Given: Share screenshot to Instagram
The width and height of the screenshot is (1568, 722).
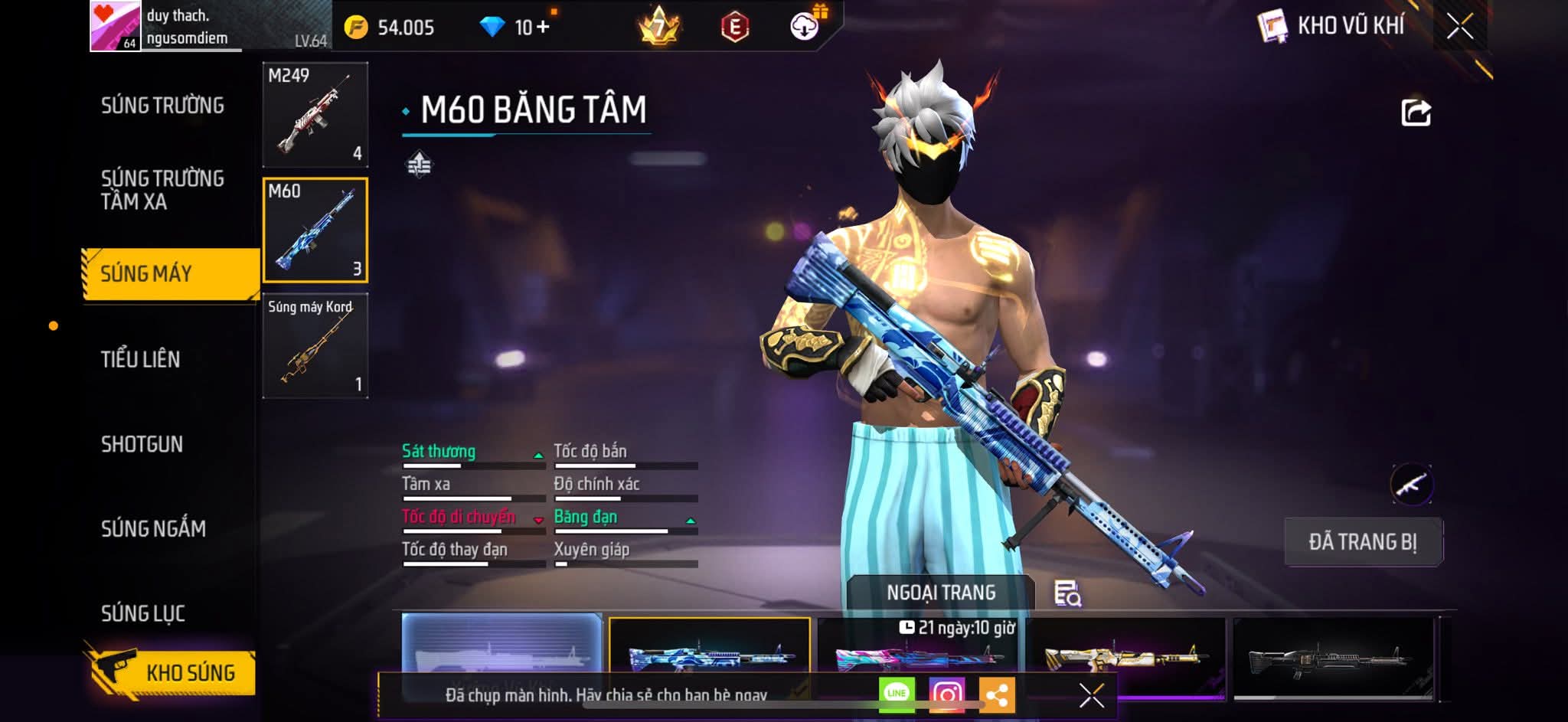Looking at the screenshot, I should click(946, 694).
